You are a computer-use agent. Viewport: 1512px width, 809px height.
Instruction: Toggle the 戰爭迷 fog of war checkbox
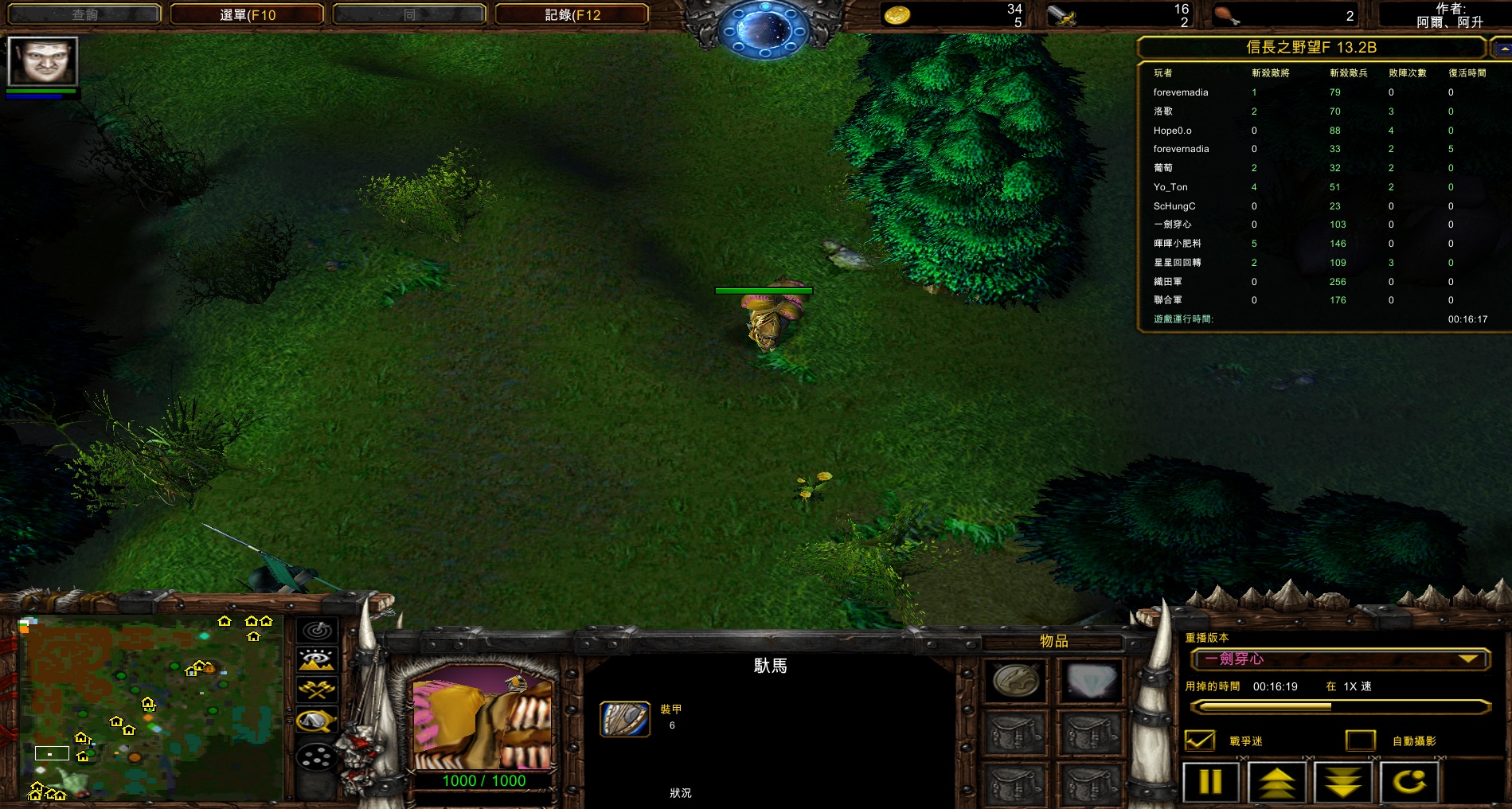pyautogui.click(x=1199, y=741)
